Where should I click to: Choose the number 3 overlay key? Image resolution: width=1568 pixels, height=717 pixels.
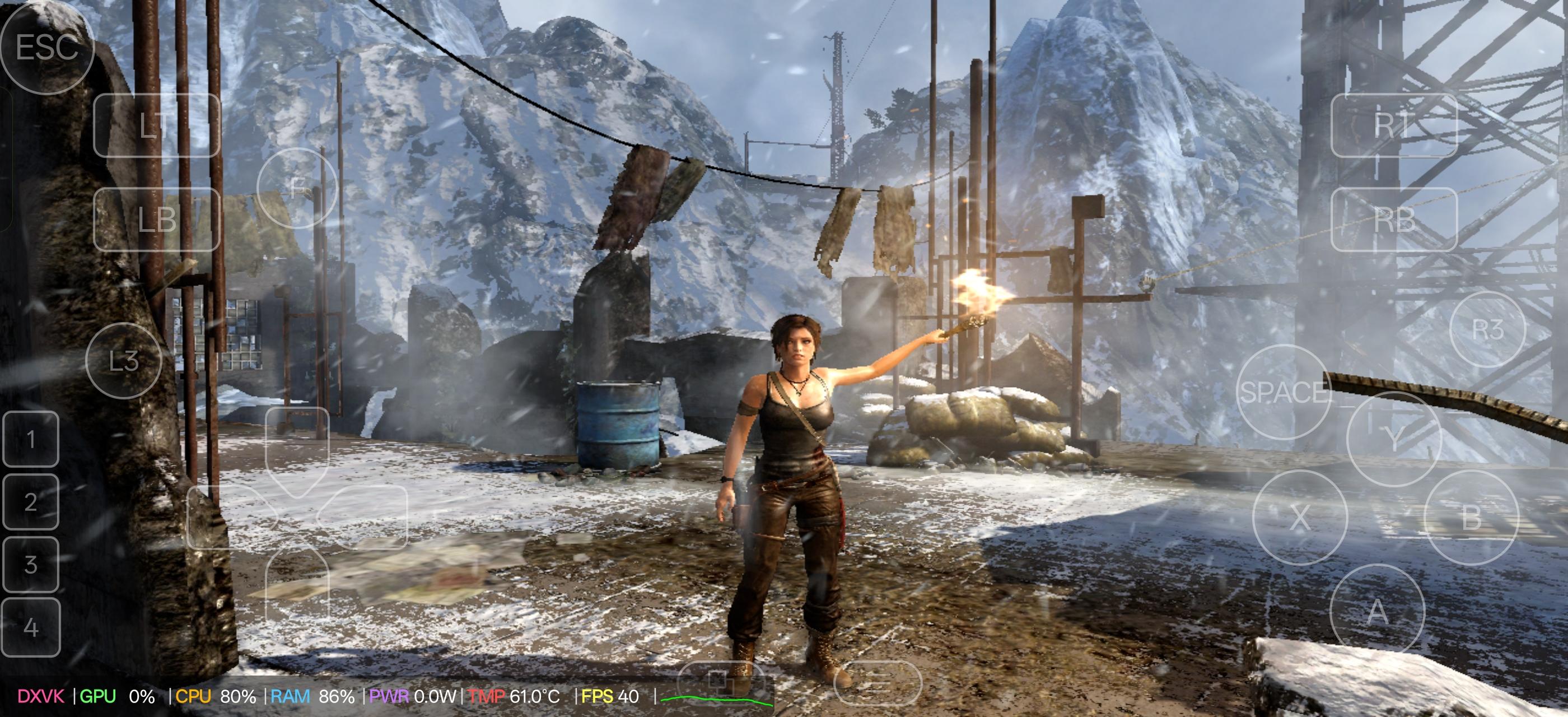point(30,564)
